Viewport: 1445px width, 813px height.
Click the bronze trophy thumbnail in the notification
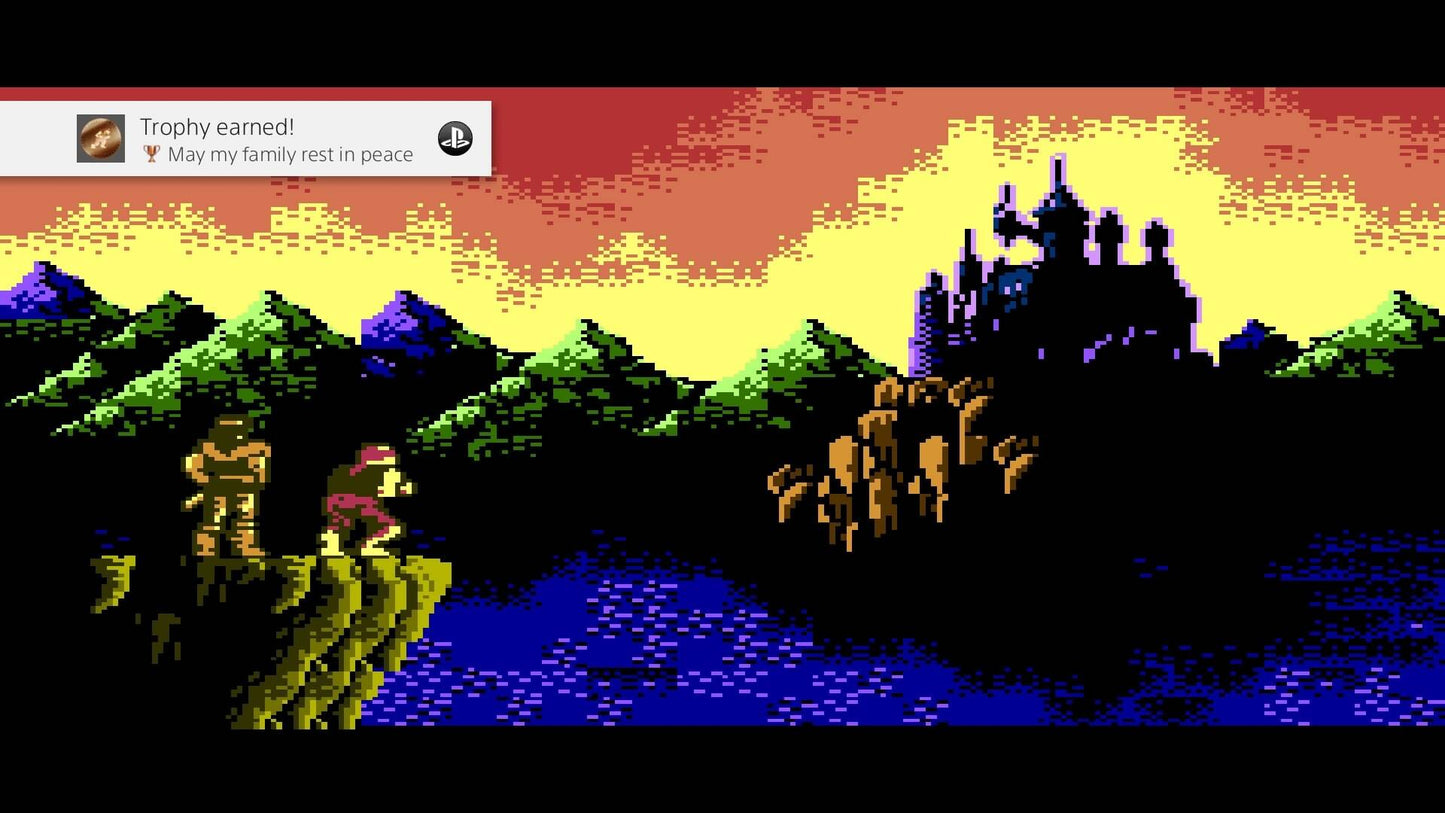point(100,138)
